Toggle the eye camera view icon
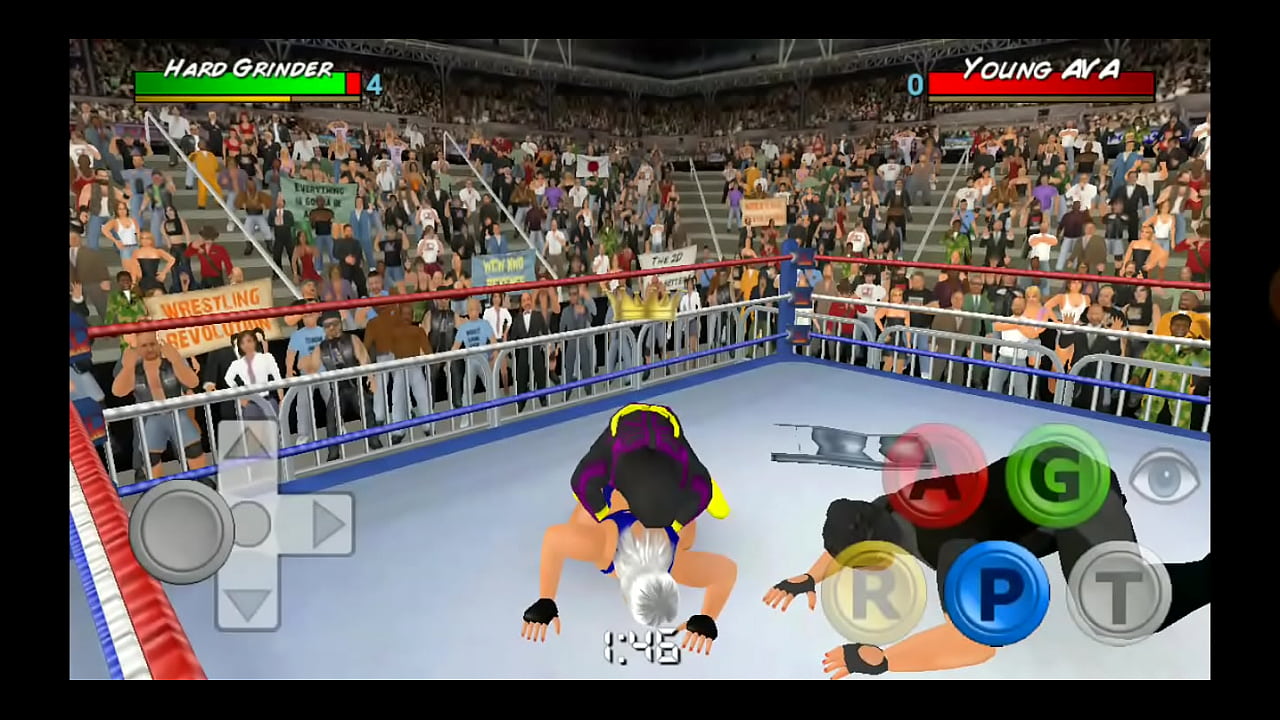 (x=1165, y=476)
